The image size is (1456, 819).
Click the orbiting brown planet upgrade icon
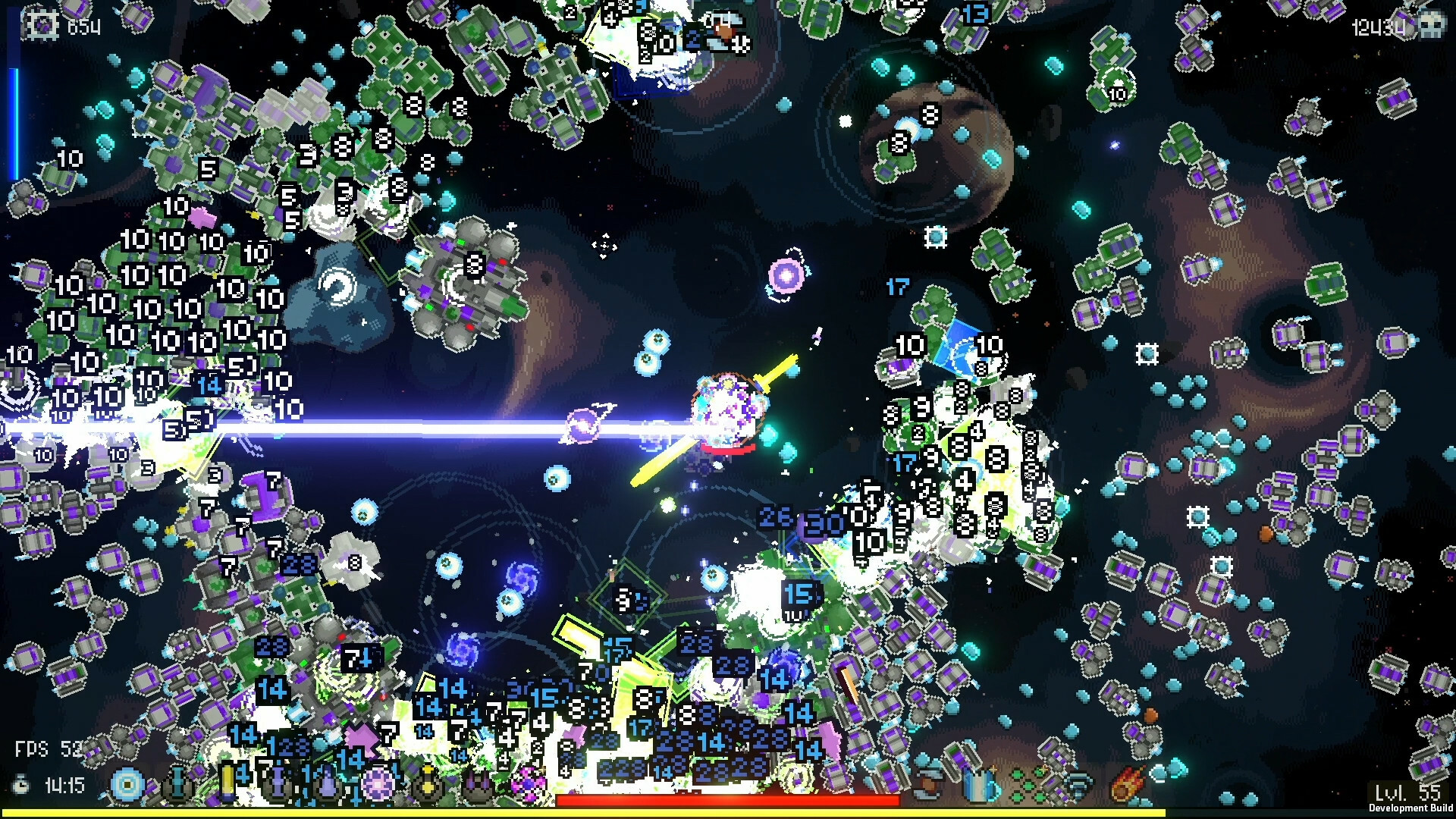[928, 784]
